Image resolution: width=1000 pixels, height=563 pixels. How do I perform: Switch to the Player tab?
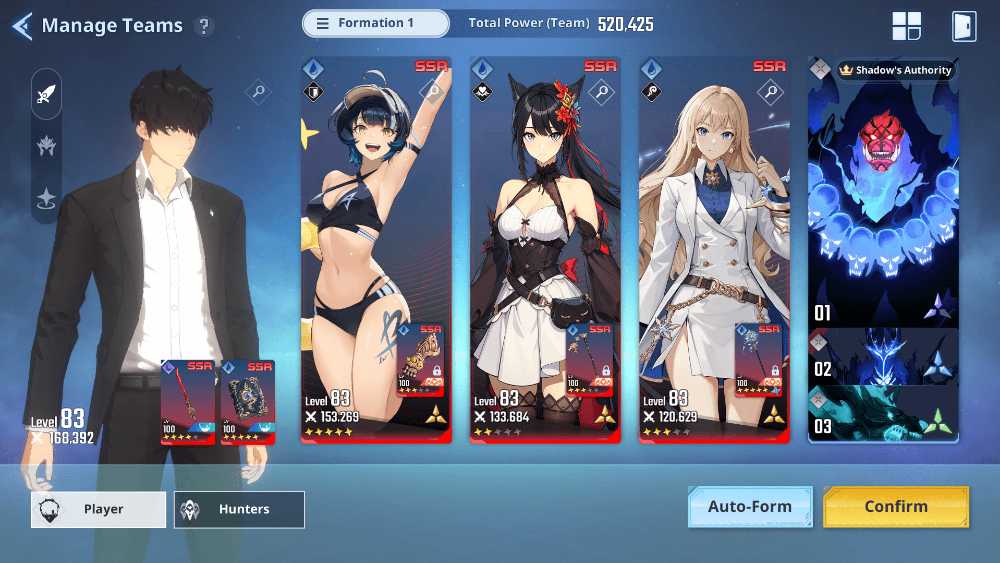point(98,509)
